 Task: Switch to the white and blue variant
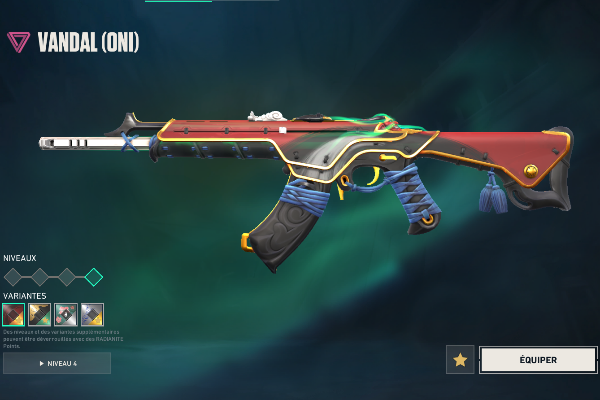(92, 315)
